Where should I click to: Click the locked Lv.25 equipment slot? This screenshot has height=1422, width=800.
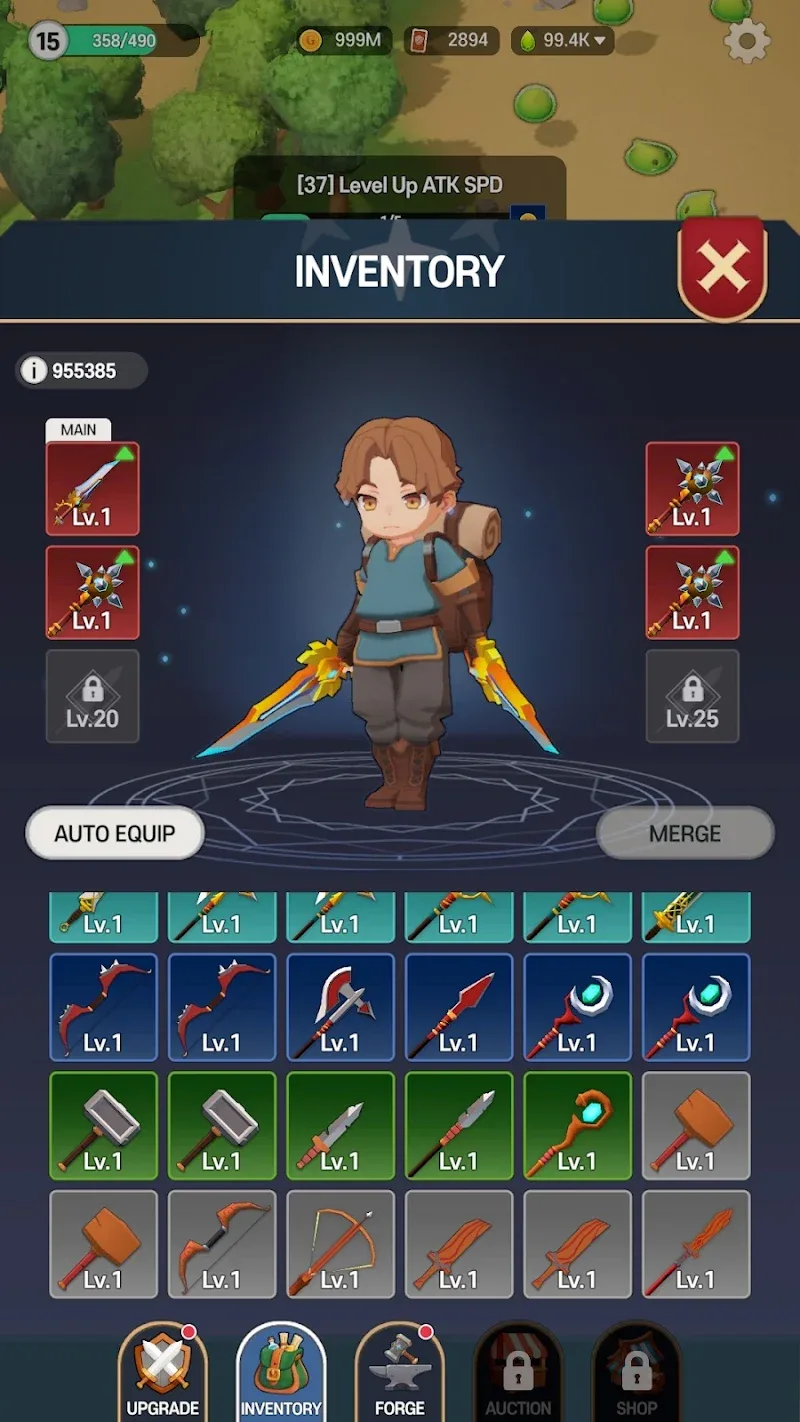[692, 696]
